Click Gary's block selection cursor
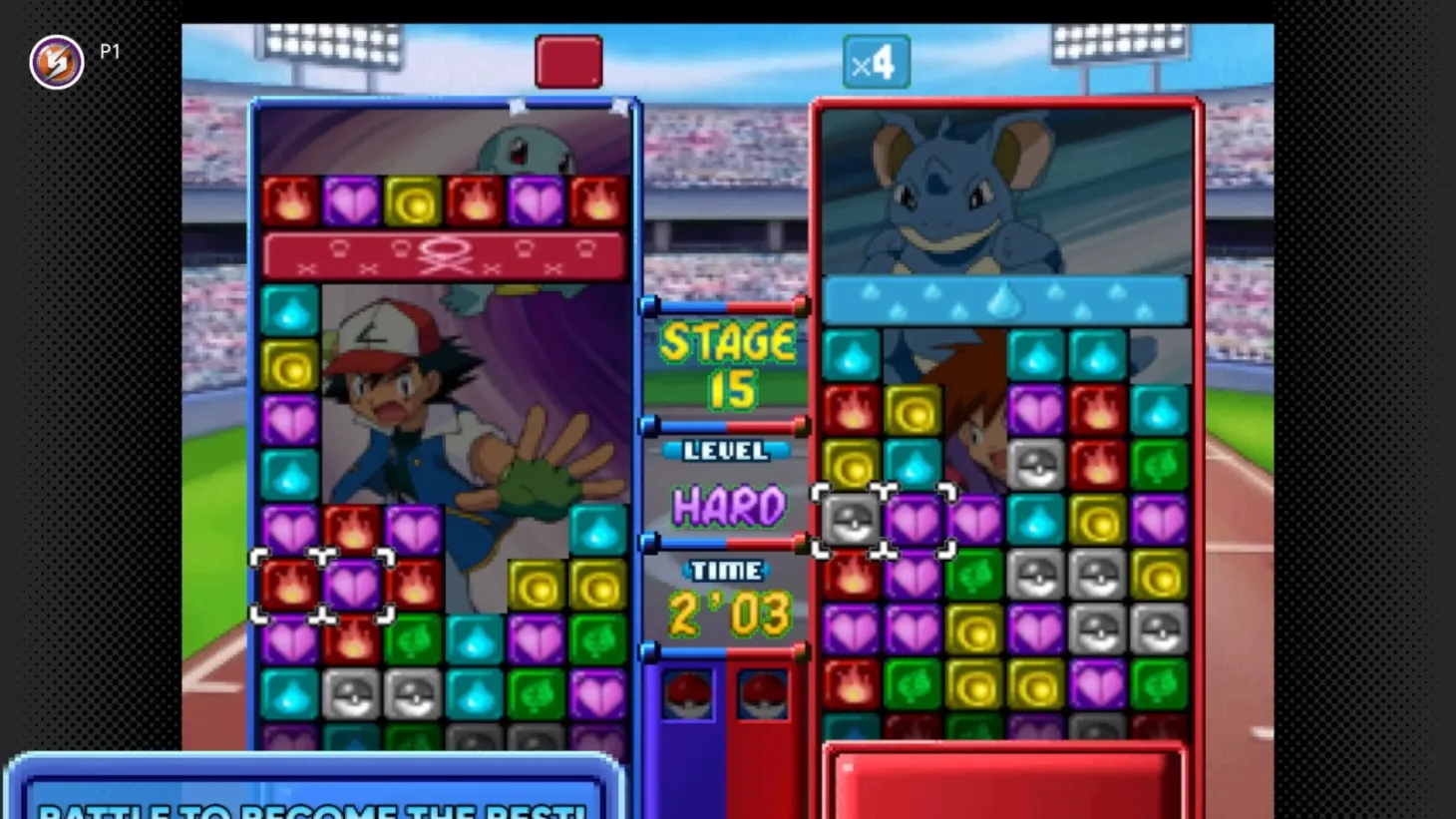Image resolution: width=1456 pixels, height=819 pixels. point(880,520)
